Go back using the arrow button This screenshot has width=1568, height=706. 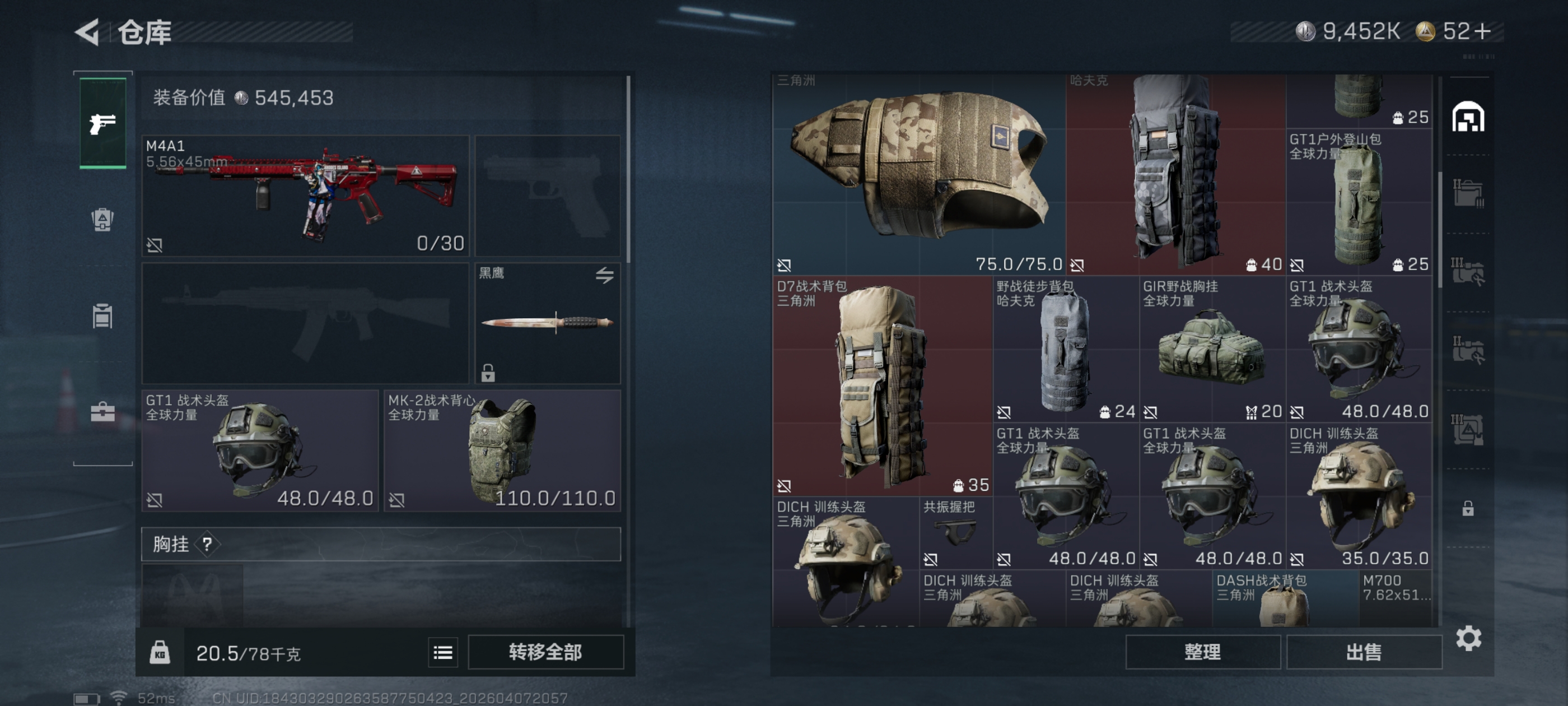point(88,32)
